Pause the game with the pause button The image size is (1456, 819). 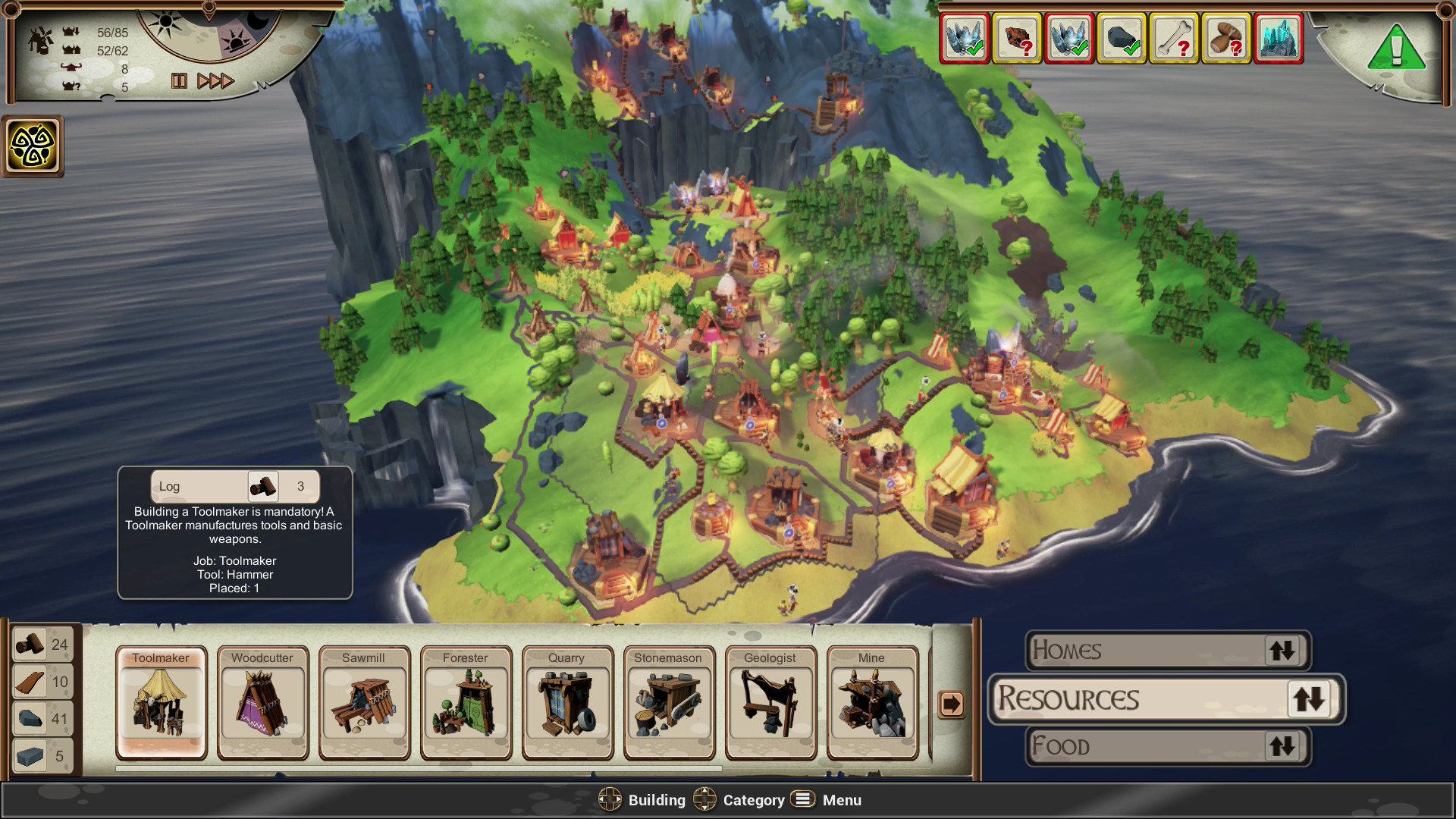pos(180,82)
